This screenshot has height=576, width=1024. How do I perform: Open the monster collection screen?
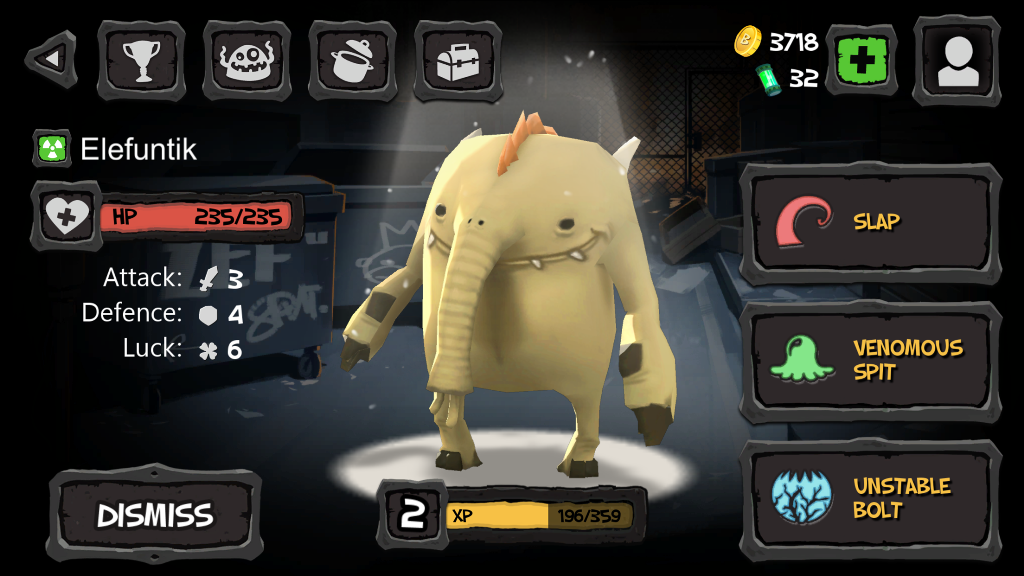tap(246, 60)
